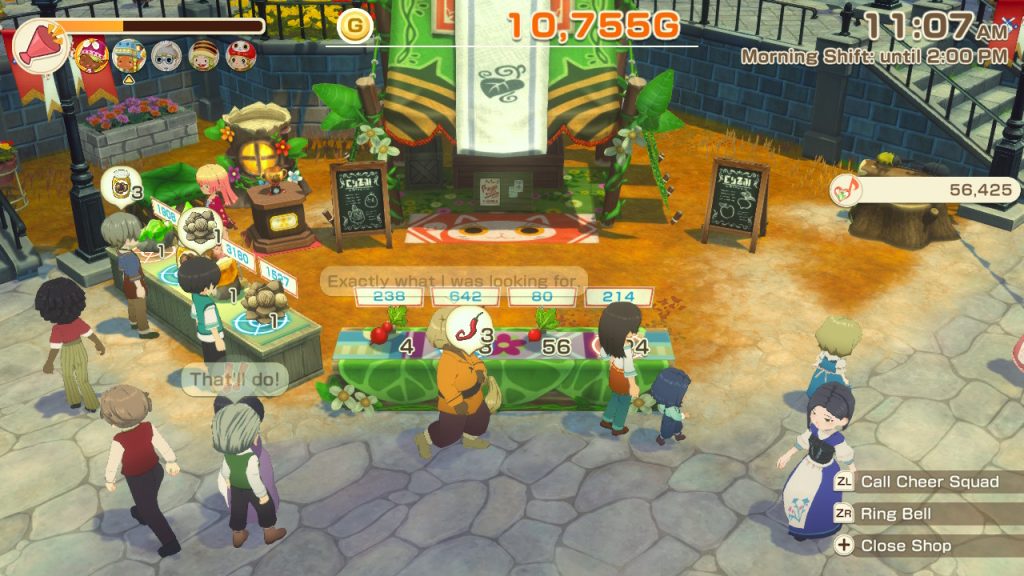Pick the striped-beanie blonde character portrait
The image size is (1024, 576).
click(204, 55)
